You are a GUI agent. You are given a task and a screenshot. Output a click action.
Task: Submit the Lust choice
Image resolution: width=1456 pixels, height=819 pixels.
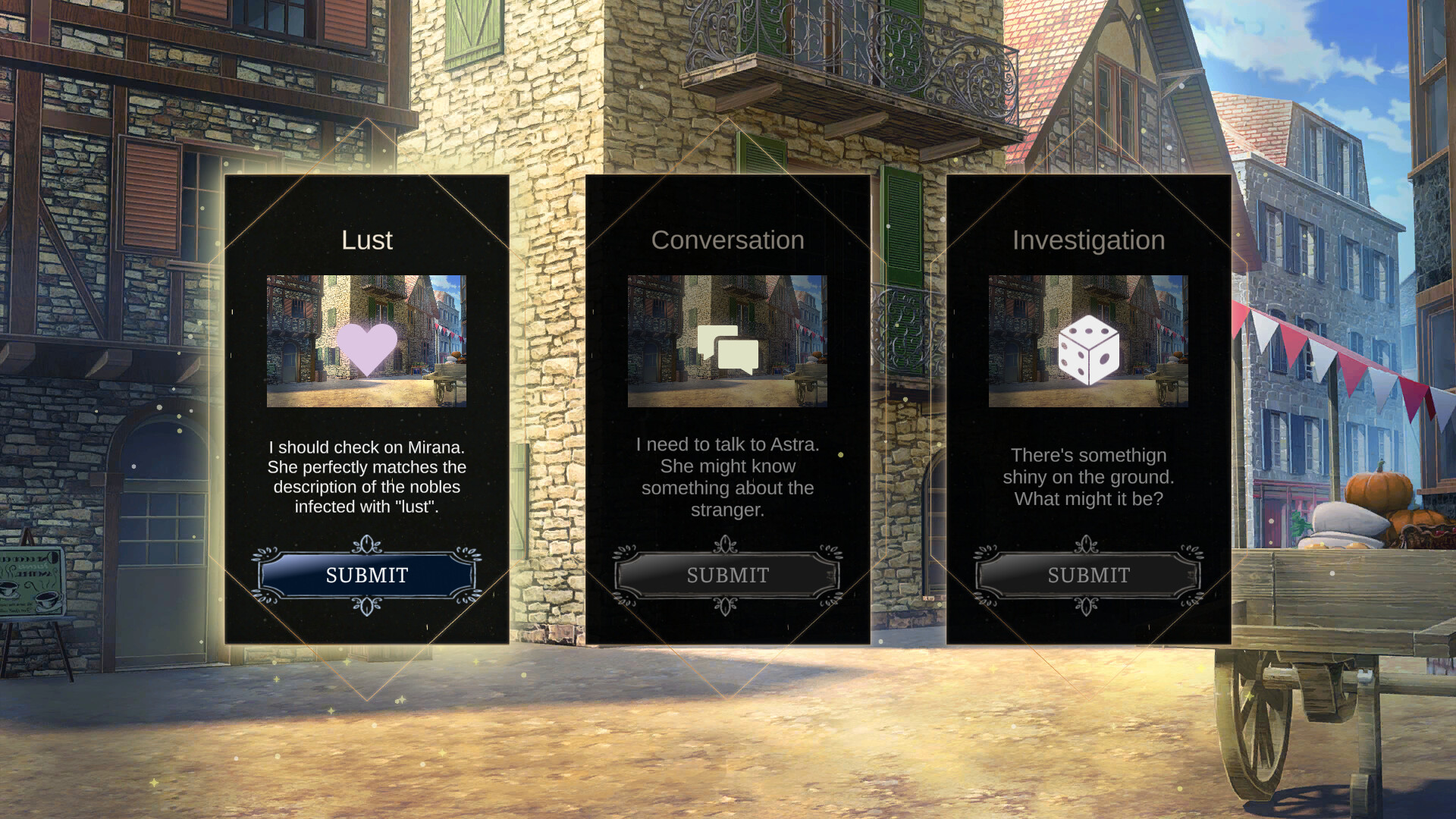pos(367,576)
